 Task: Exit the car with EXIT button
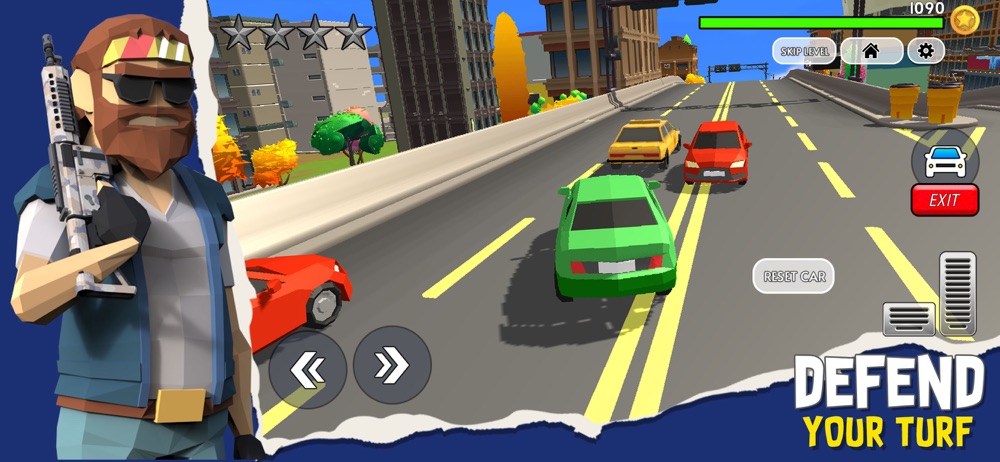(944, 200)
